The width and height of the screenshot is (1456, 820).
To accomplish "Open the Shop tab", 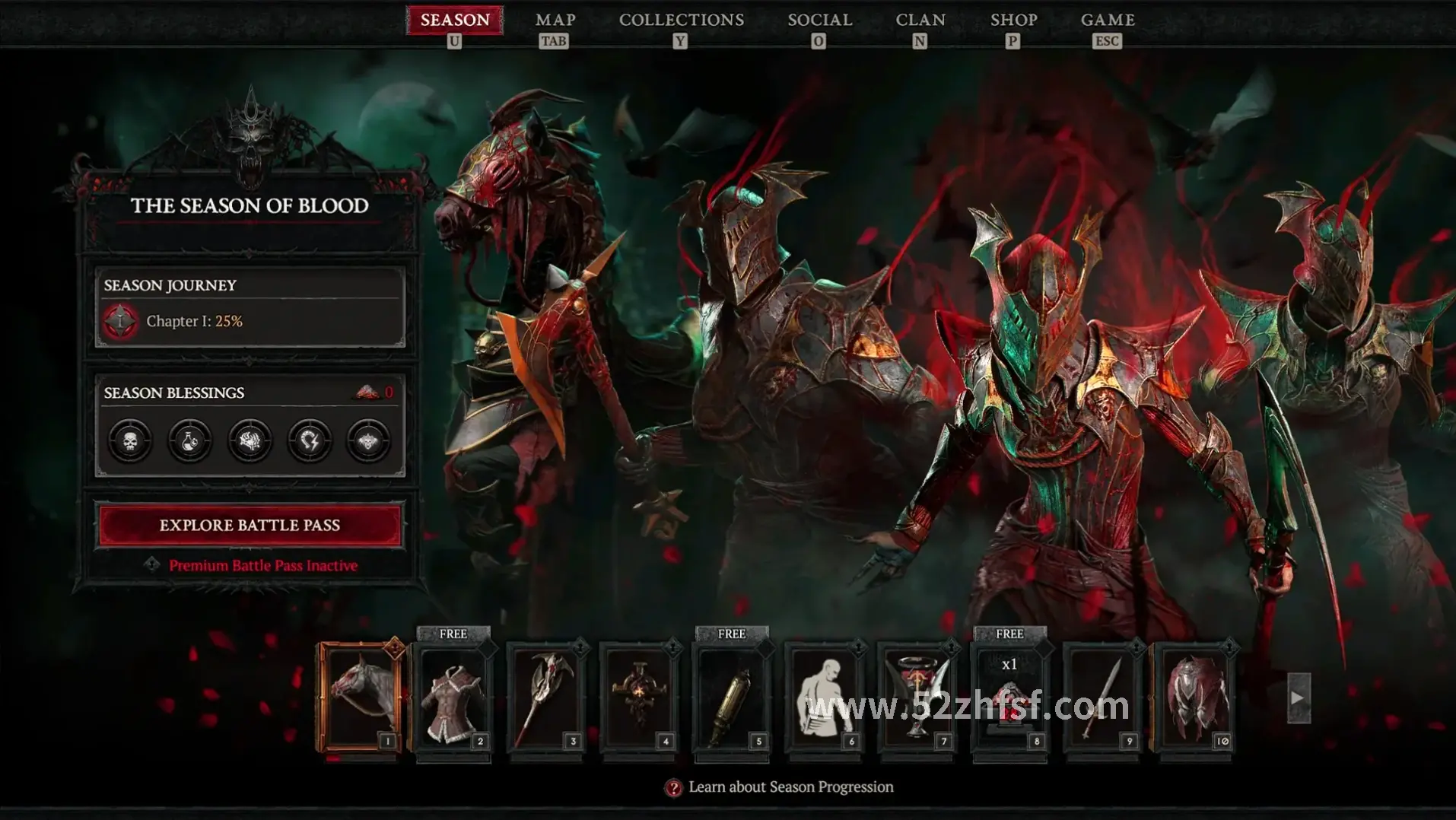I will (x=1013, y=21).
